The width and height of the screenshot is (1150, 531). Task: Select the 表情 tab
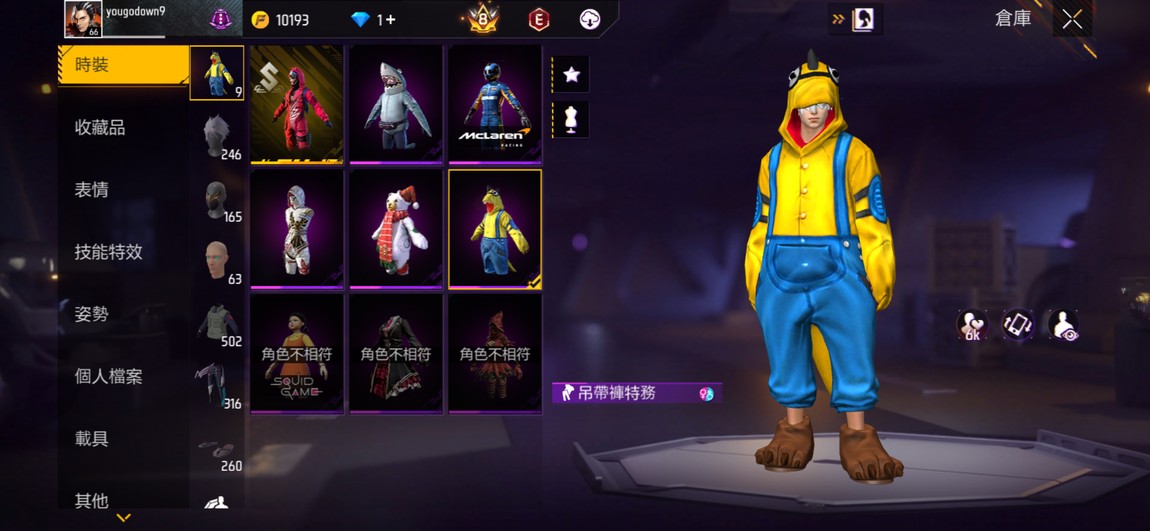(92, 190)
